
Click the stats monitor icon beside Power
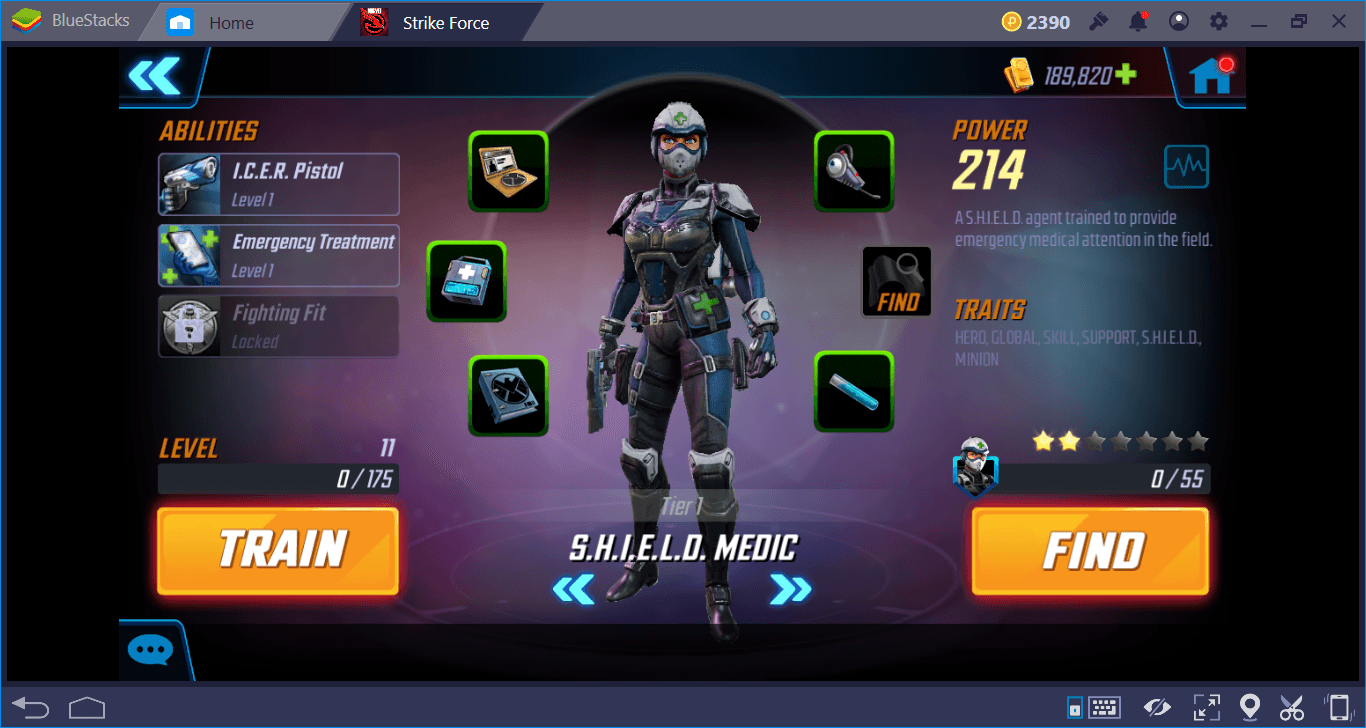[1187, 167]
